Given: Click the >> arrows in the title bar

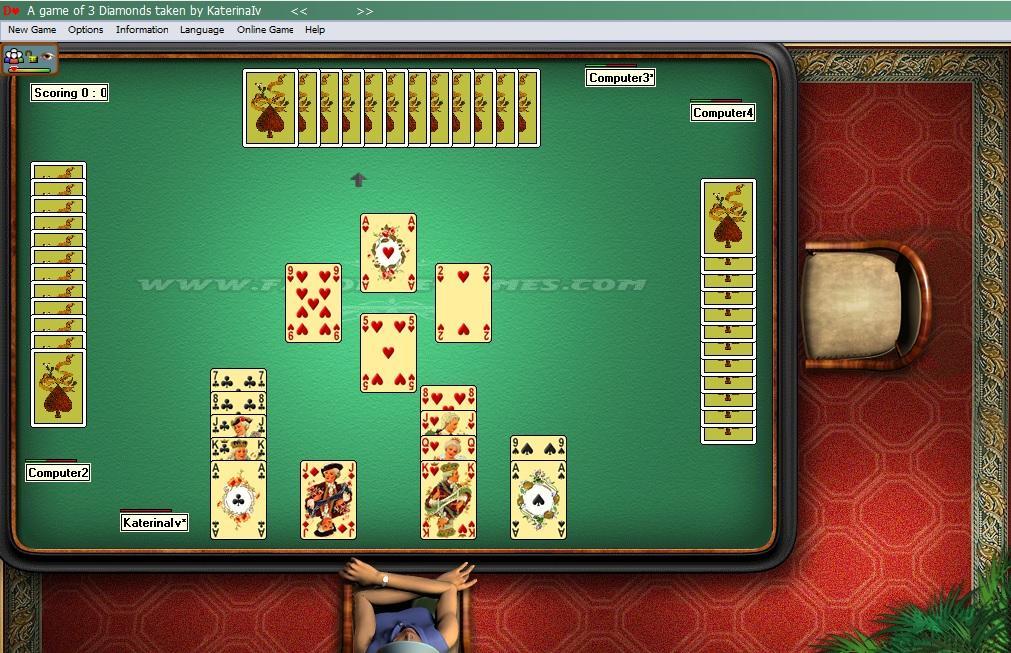Looking at the screenshot, I should [x=364, y=11].
